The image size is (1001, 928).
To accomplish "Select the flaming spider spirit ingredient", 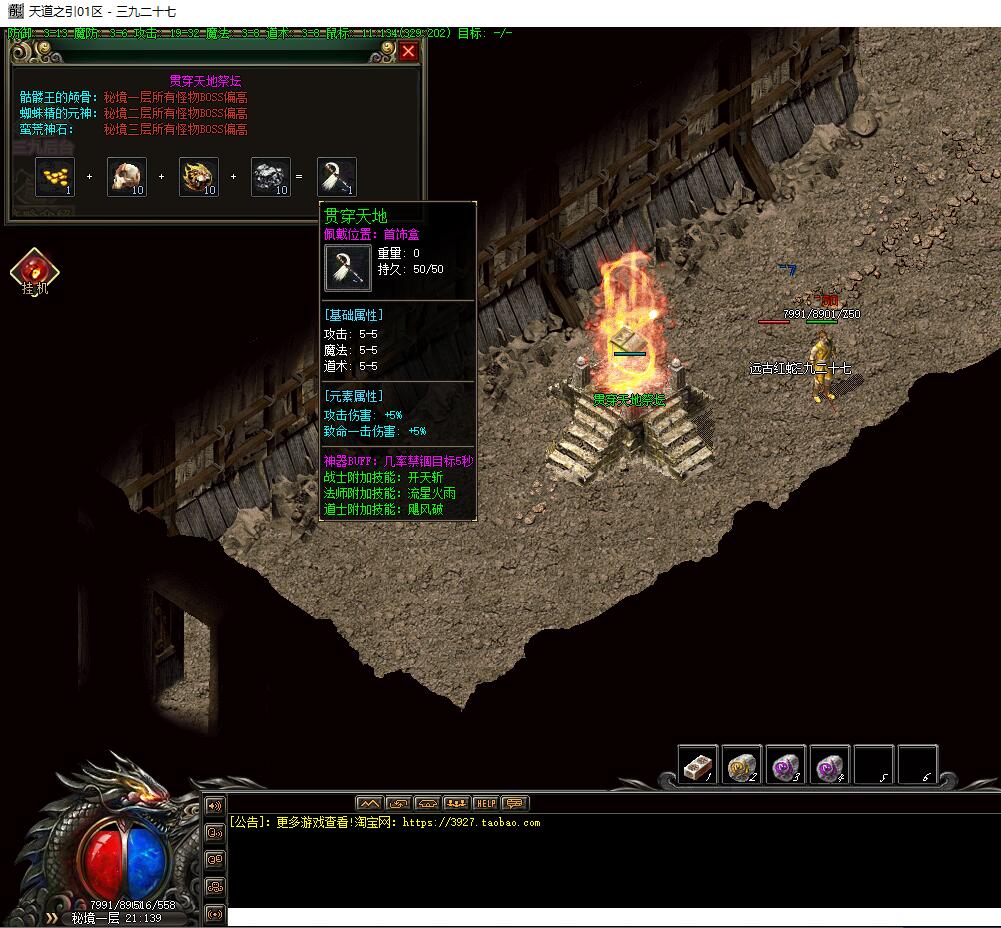I will 199,177.
